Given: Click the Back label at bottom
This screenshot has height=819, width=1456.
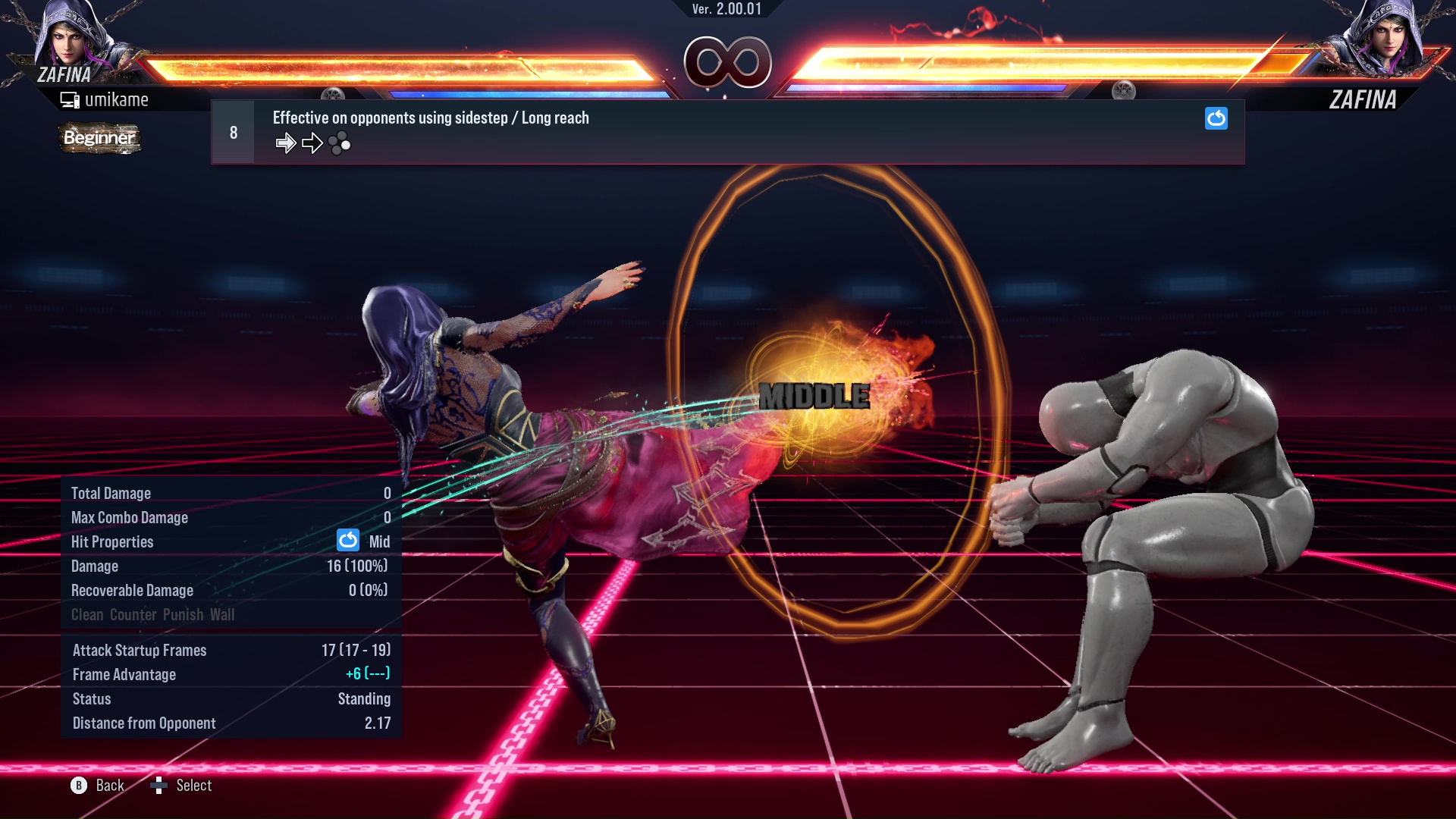Looking at the screenshot, I should click(x=108, y=786).
